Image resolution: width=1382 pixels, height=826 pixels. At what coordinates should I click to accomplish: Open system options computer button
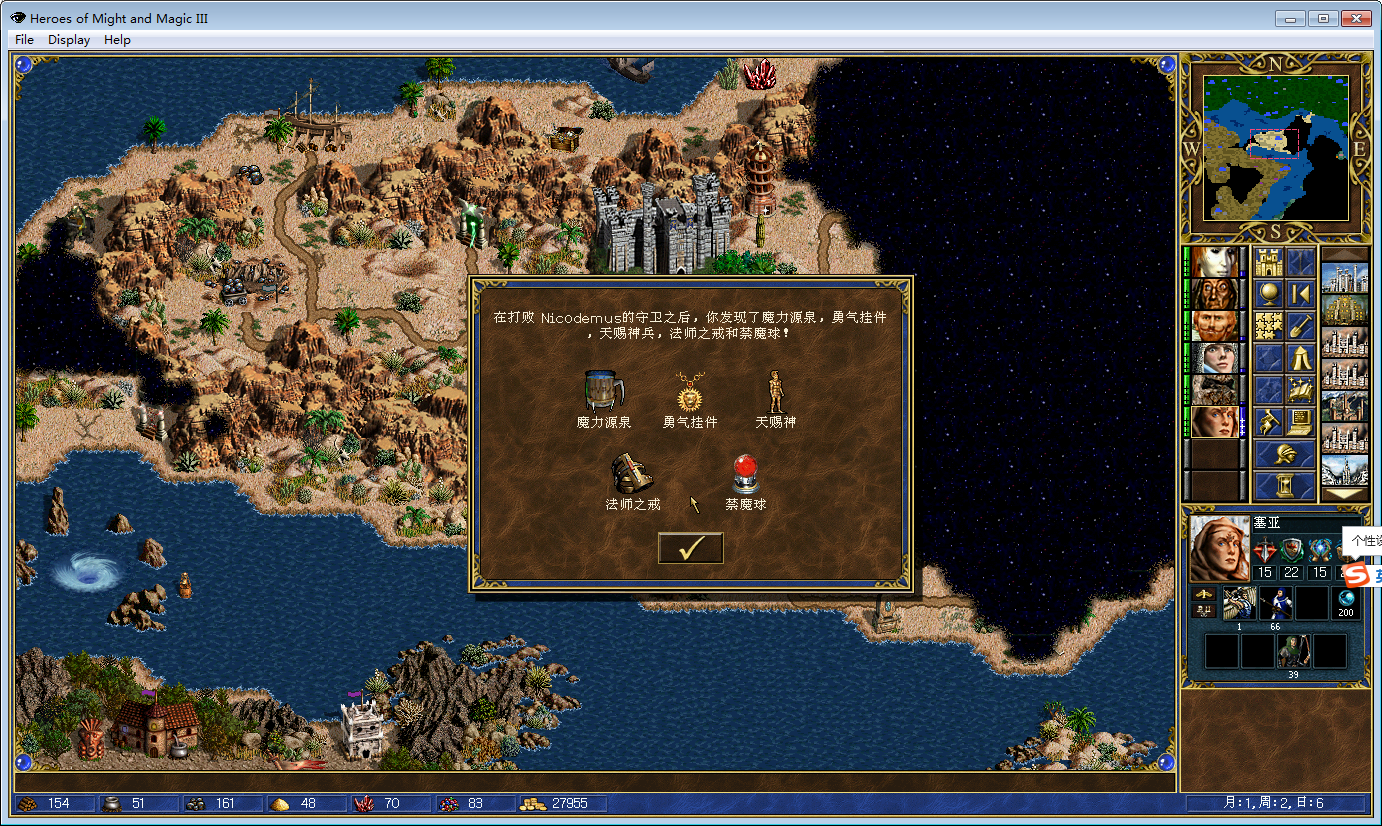(x=1299, y=421)
